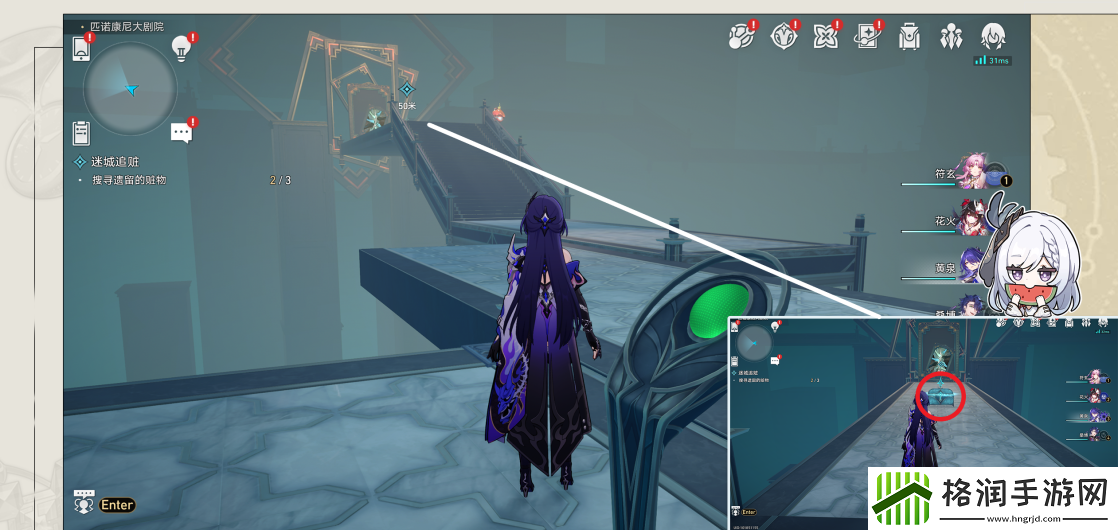Open the backpack inventory
This screenshot has height=530, width=1118.
[x=909, y=37]
